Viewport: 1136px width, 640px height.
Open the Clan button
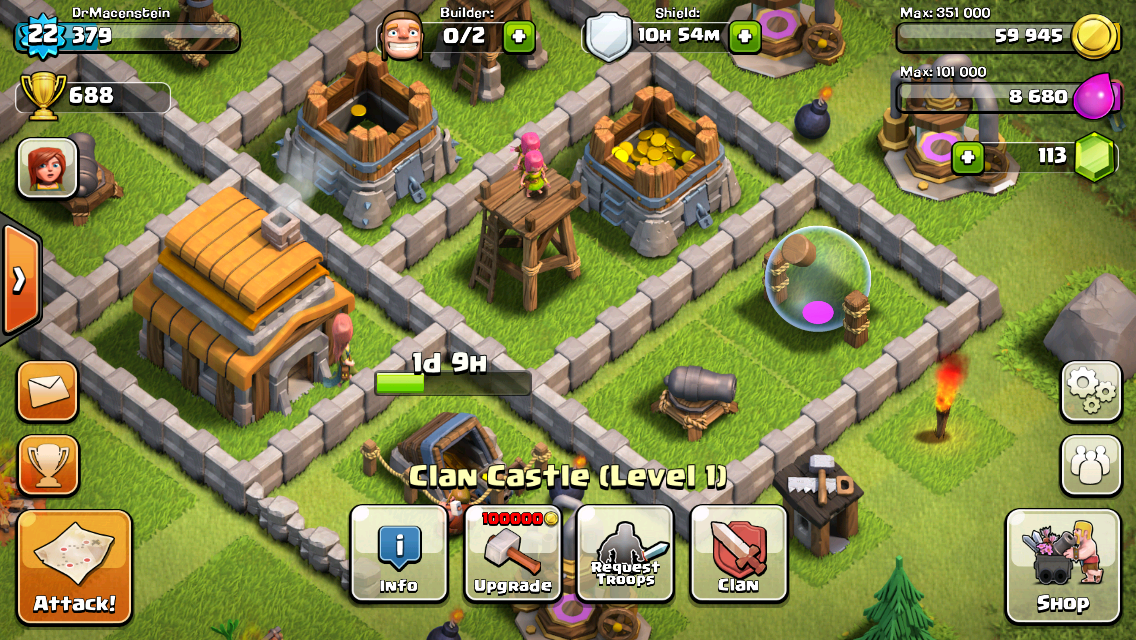coord(739,553)
